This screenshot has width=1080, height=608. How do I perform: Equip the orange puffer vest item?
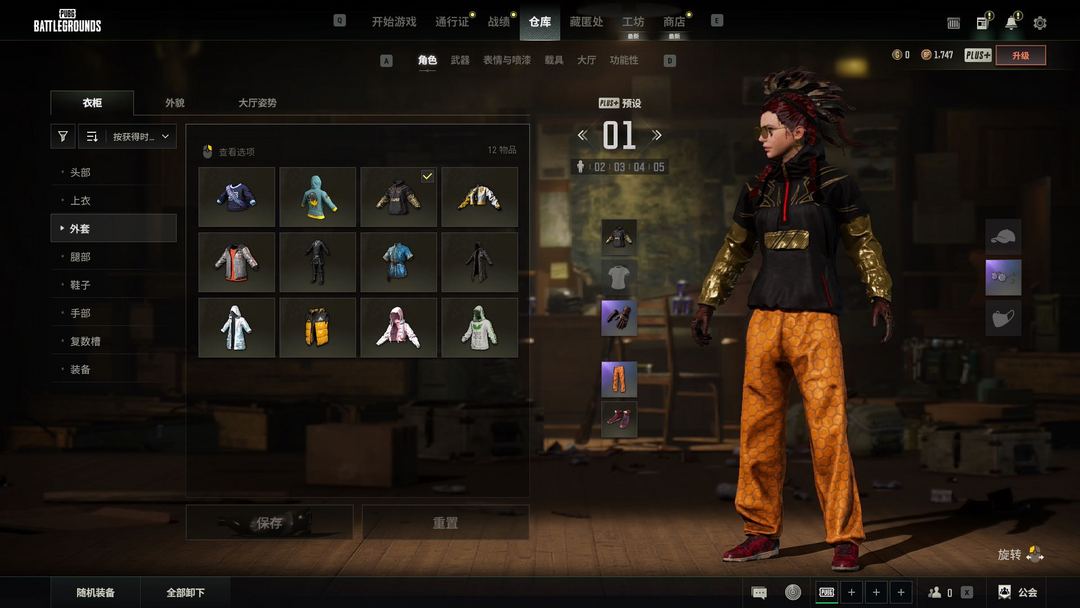317,327
